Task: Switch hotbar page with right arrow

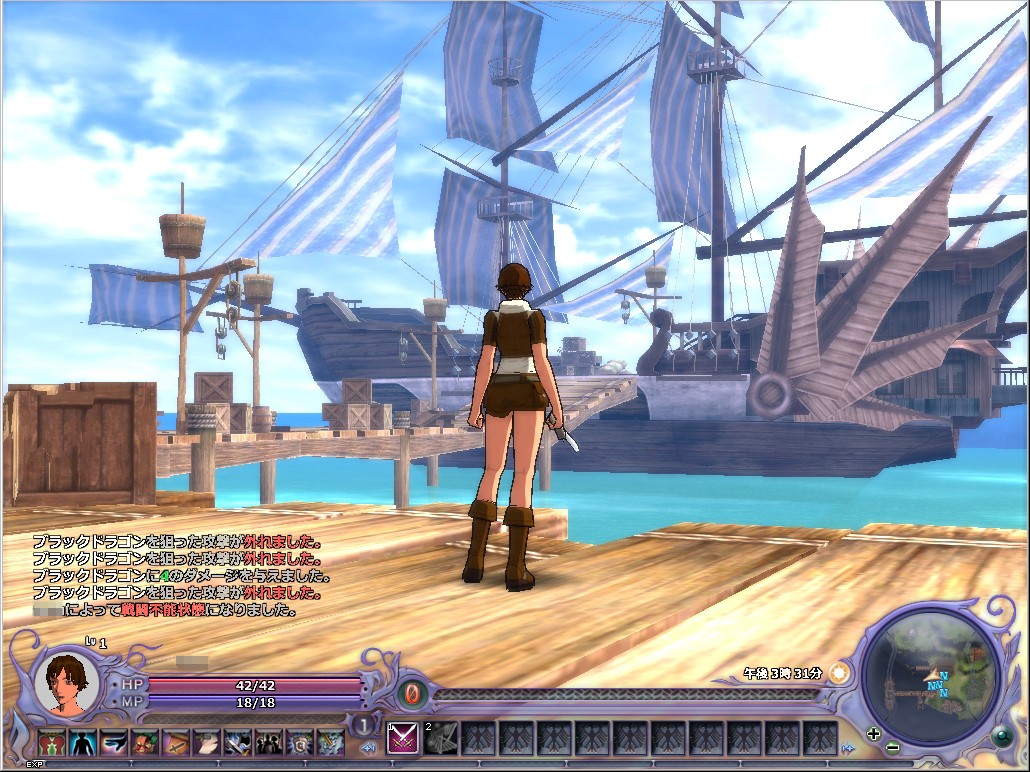Action: [x=849, y=747]
